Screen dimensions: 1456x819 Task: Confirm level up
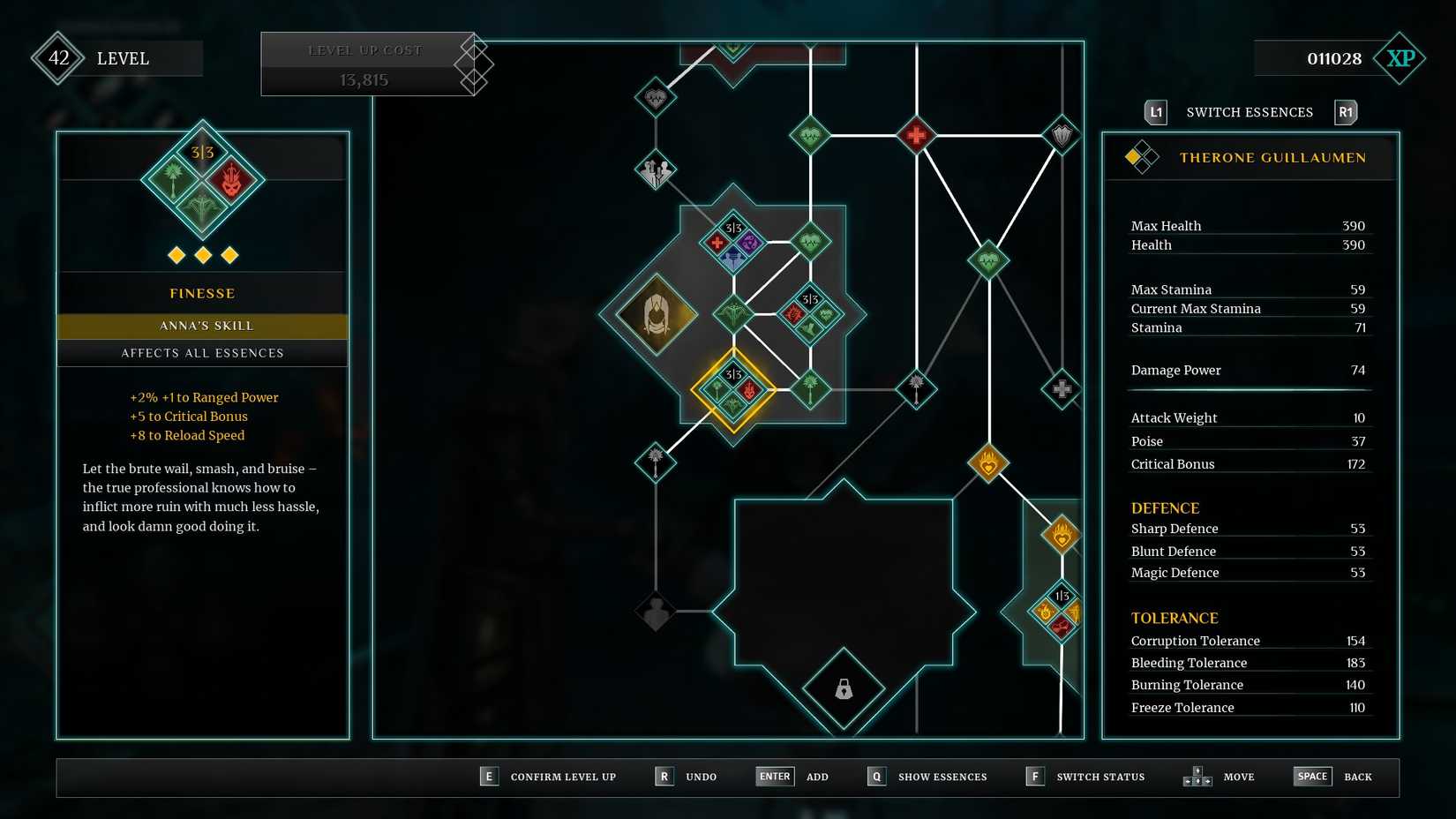489,776
